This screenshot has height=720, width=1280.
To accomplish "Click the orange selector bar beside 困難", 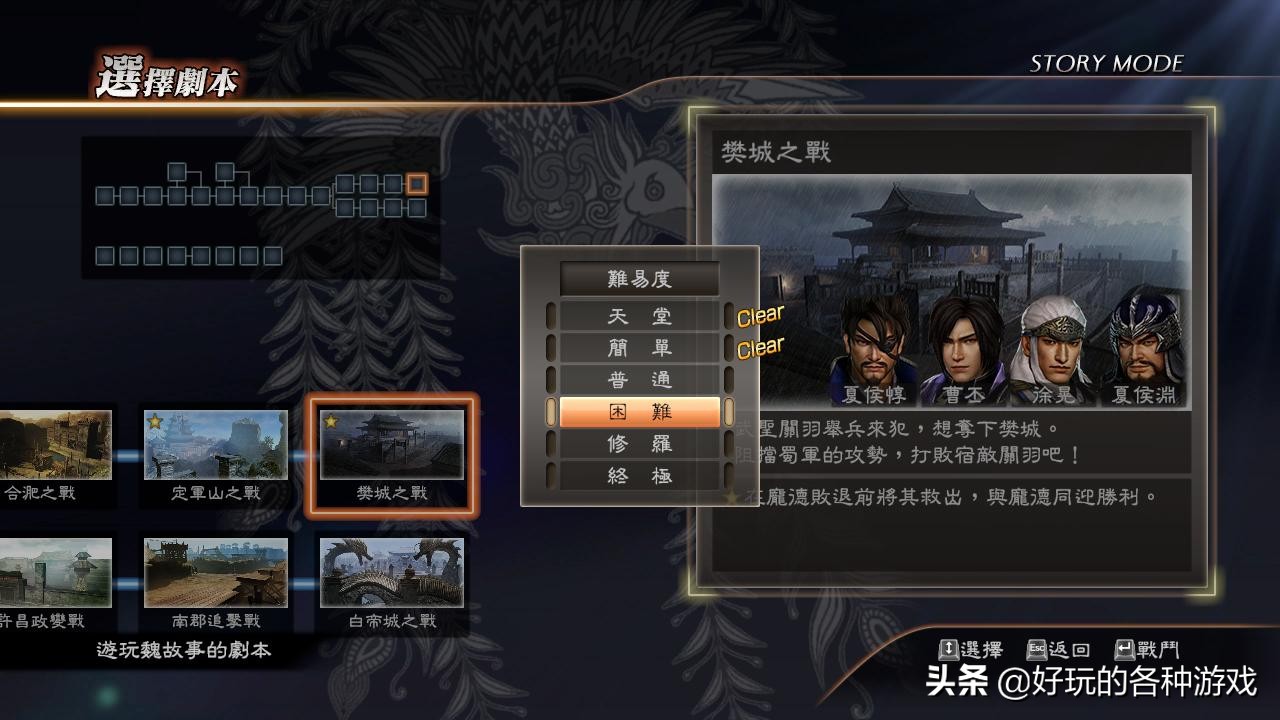I will pyautogui.click(x=550, y=411).
